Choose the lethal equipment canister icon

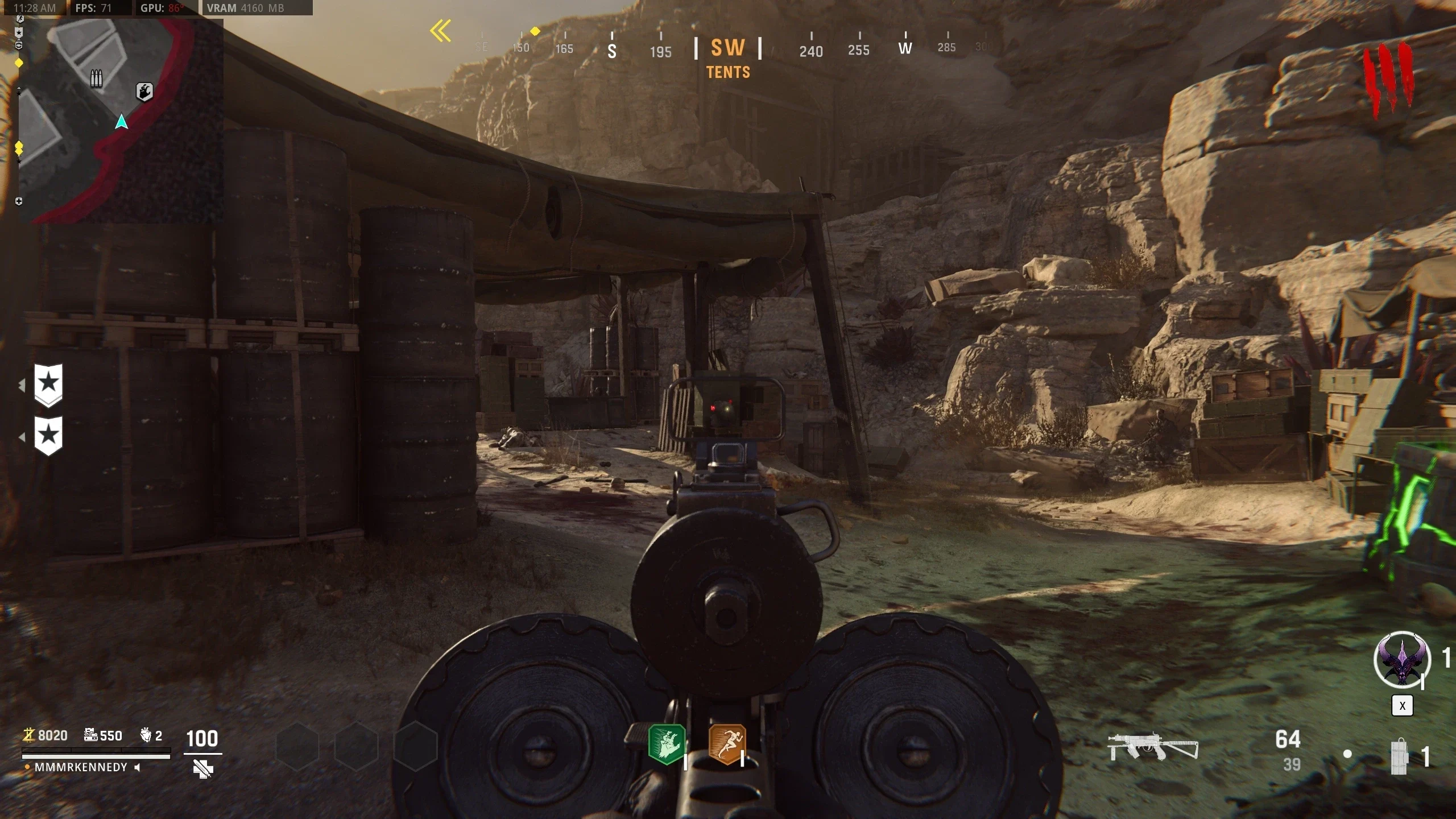[1399, 756]
